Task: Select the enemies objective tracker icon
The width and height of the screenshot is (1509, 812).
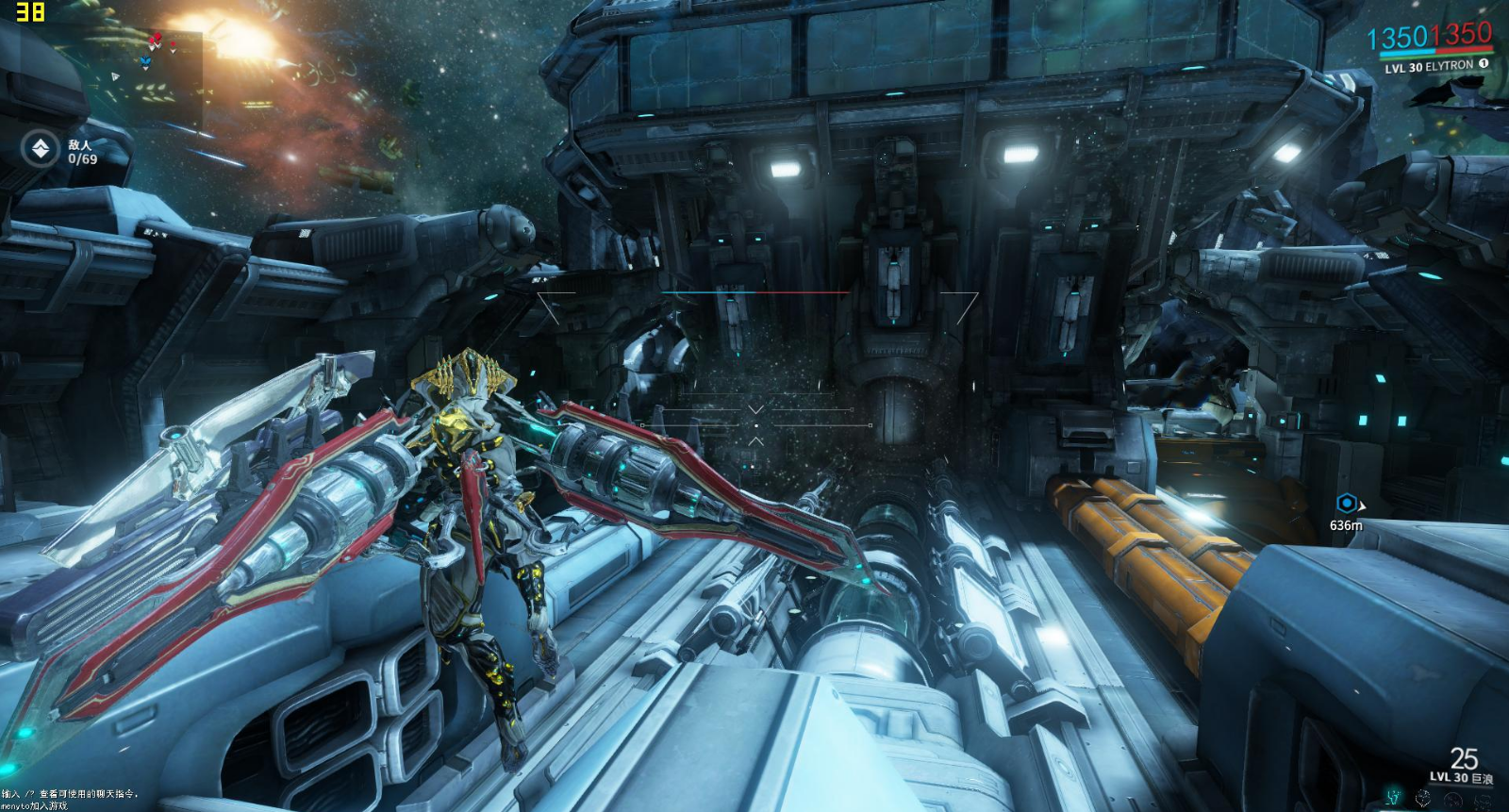Action: pos(41,149)
